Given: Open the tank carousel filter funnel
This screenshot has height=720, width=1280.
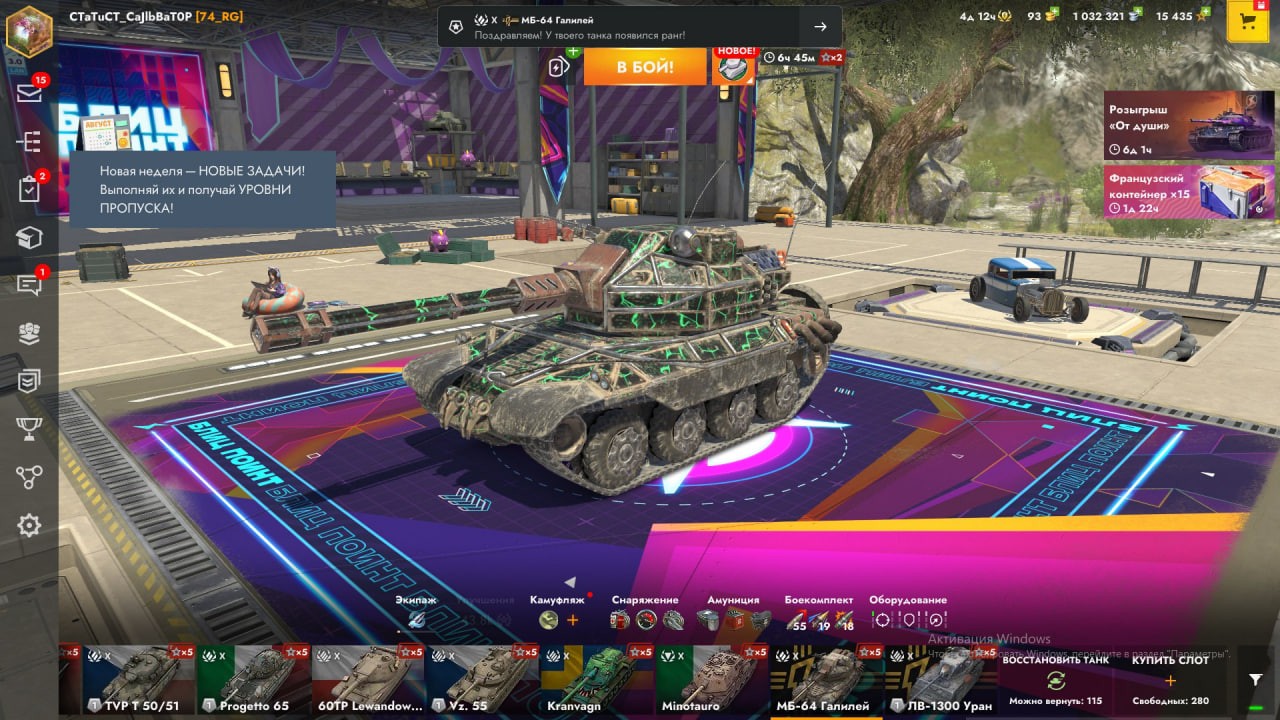Looking at the screenshot, I should coord(1256,679).
